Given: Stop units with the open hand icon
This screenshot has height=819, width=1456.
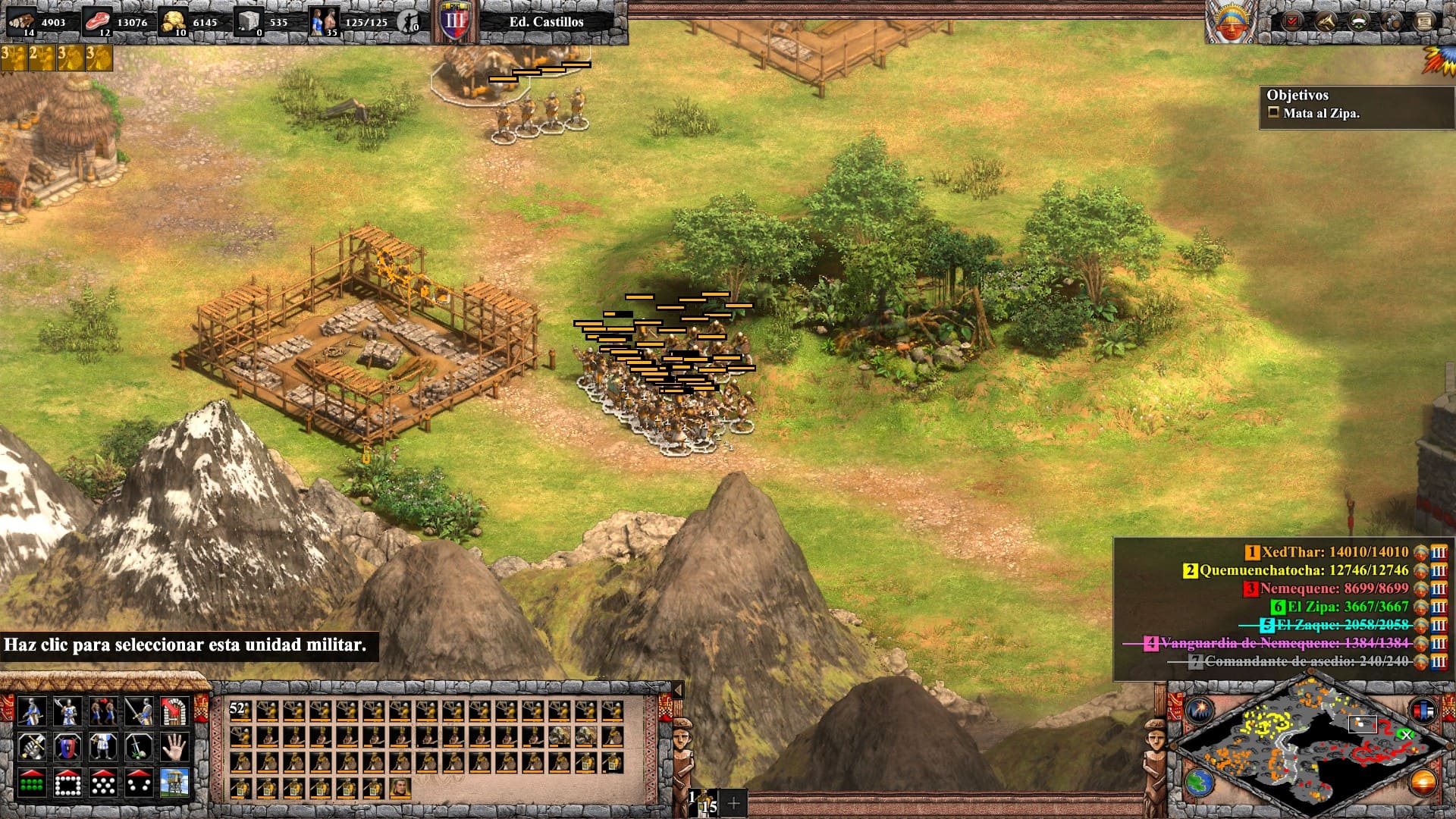Looking at the screenshot, I should point(174,747).
